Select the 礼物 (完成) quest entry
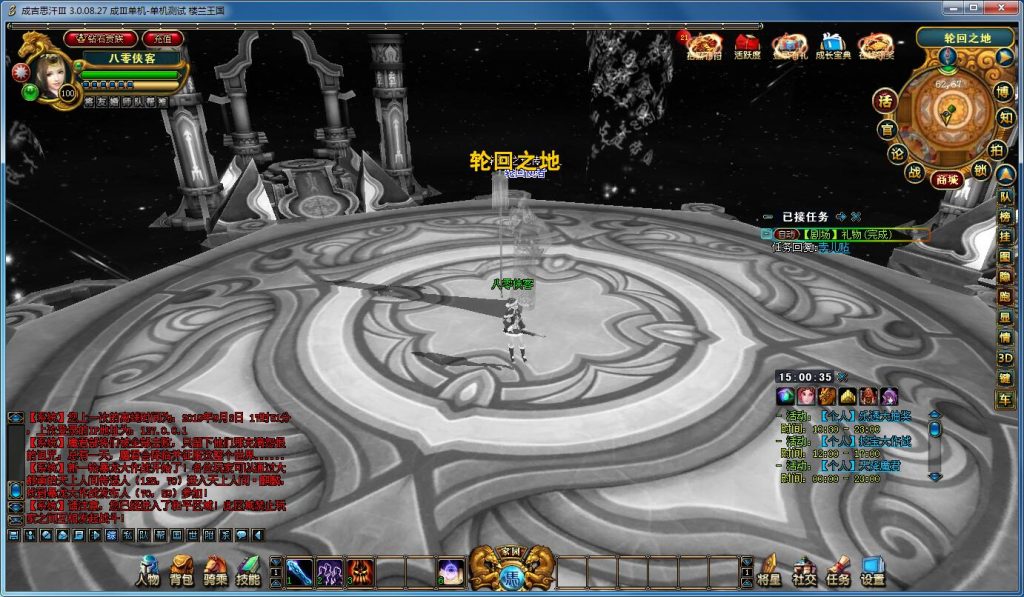1024x597 pixels. (x=850, y=234)
